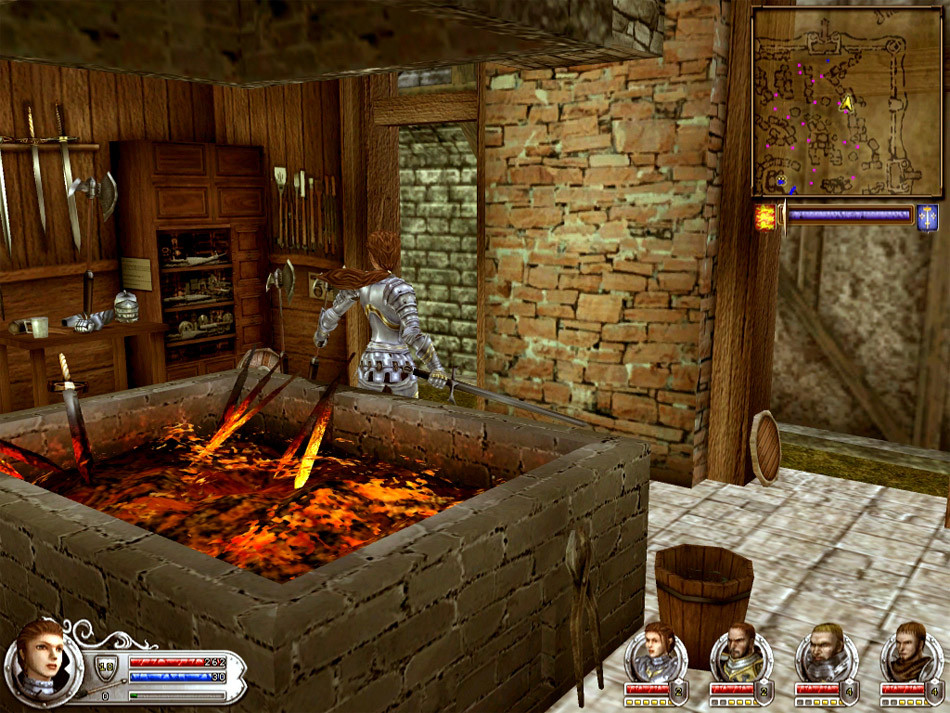Screen dimensions: 950x713
Task: Click the blue French fleur-de-lis shield
Action: tap(927, 217)
